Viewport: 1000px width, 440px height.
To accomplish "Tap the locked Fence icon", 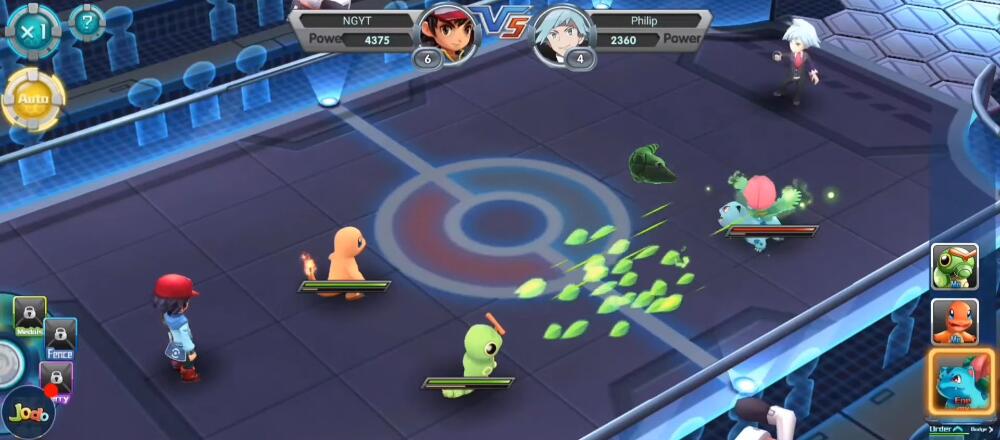I will click(x=60, y=338).
